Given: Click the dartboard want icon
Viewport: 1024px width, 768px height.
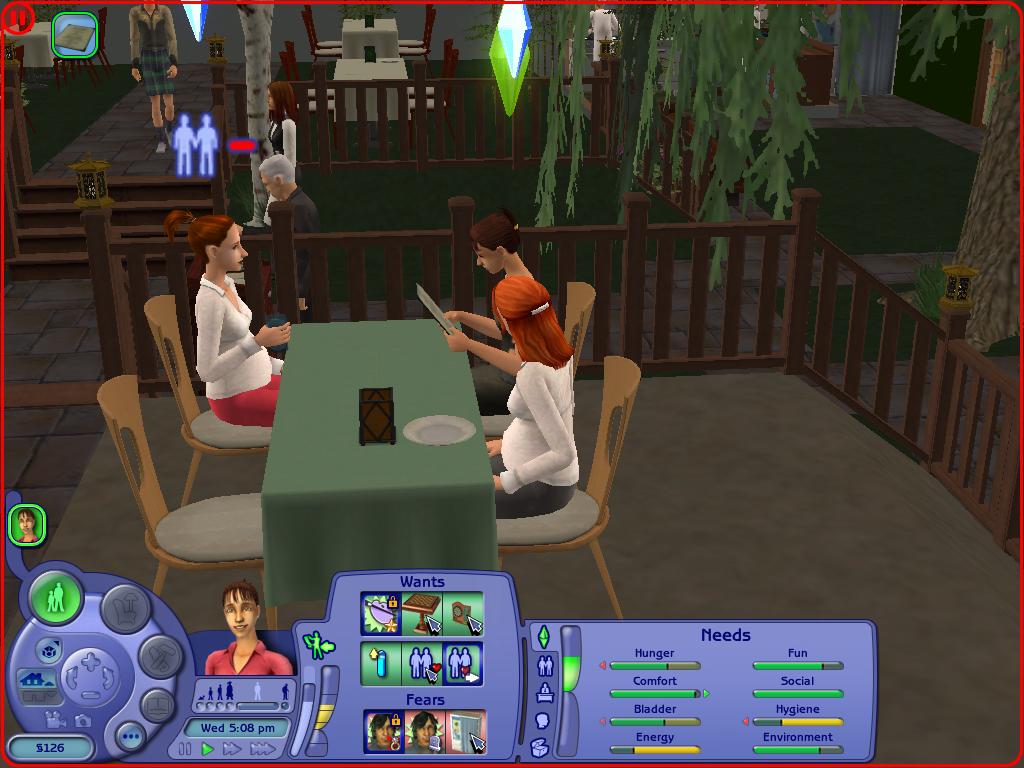Looking at the screenshot, I should (x=463, y=614).
